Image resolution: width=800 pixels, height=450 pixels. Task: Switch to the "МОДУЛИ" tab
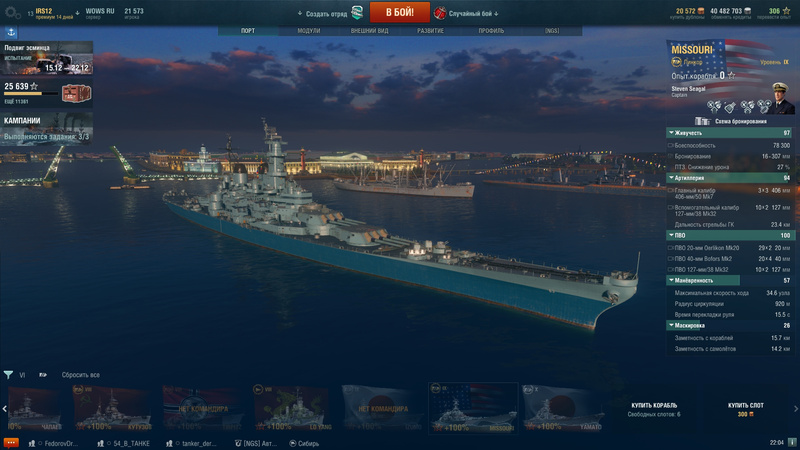tap(309, 31)
